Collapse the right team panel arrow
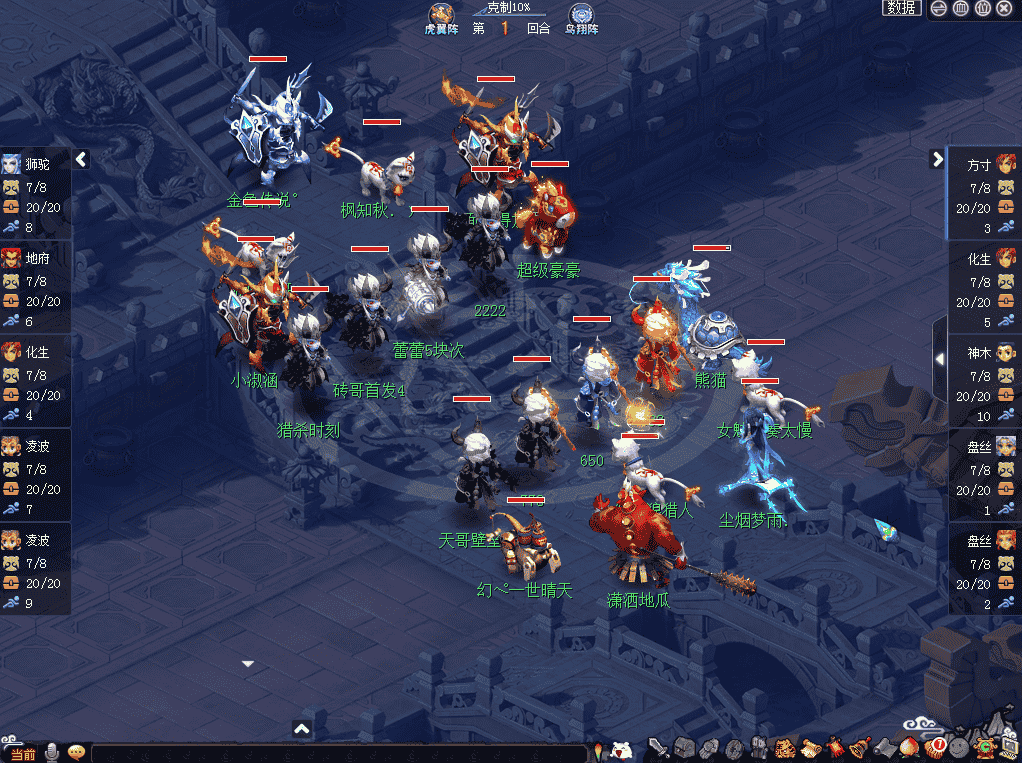 937,159
